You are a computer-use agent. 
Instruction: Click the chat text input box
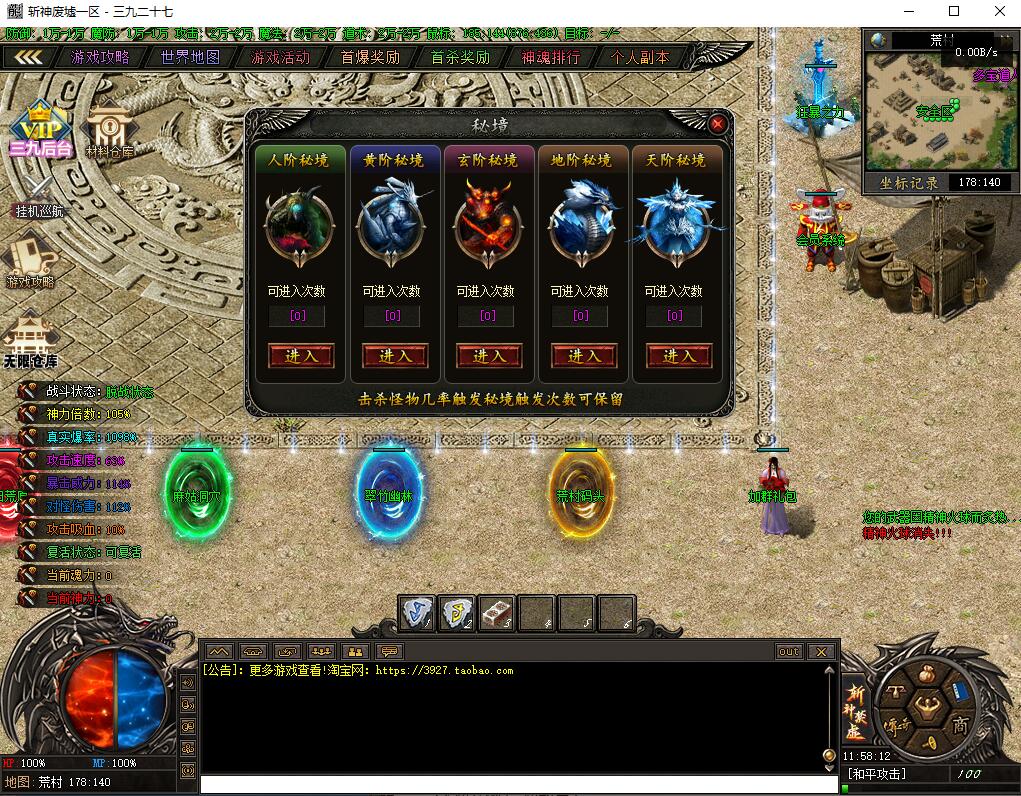click(510, 785)
